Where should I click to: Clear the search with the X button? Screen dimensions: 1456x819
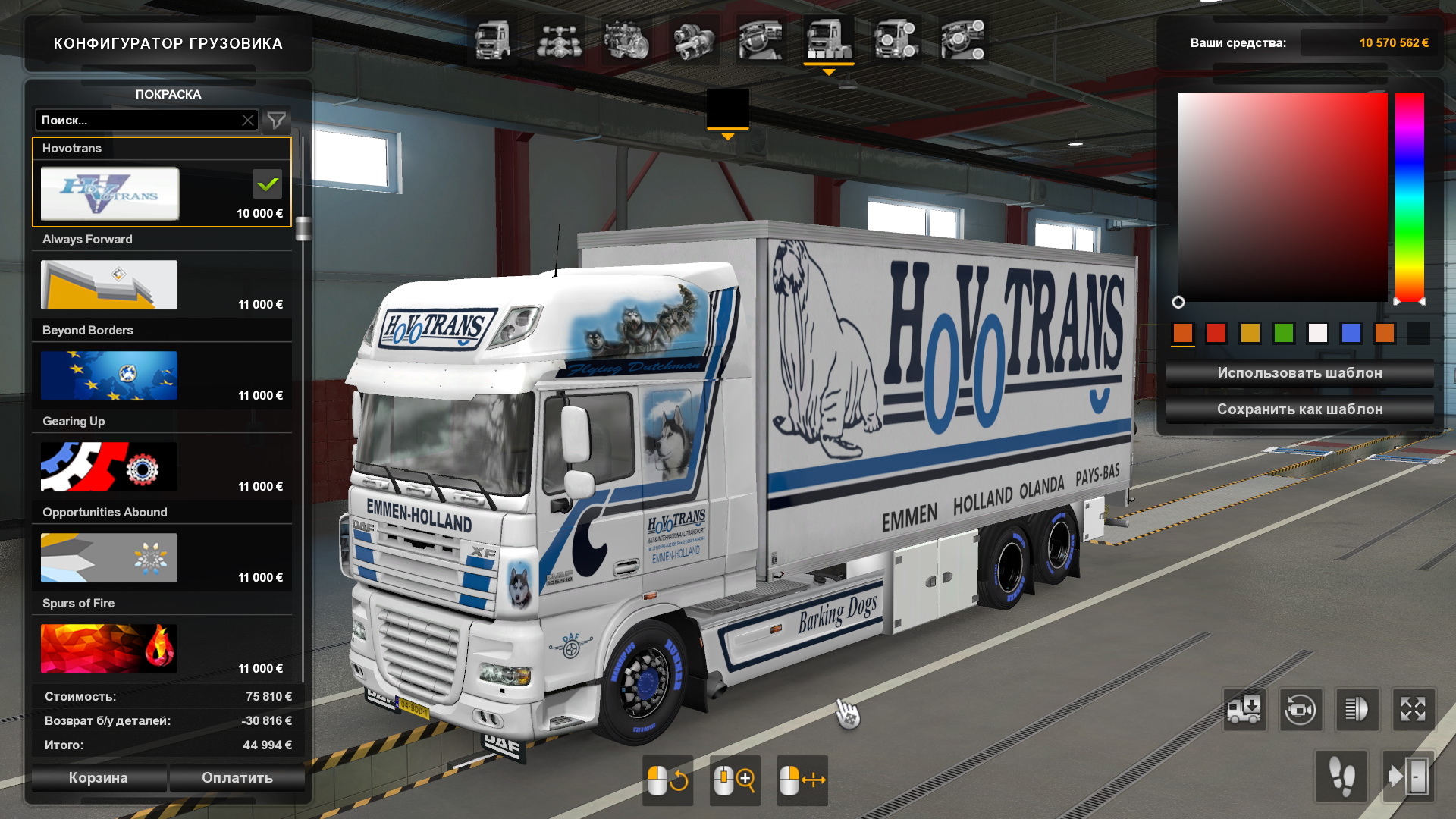click(248, 121)
